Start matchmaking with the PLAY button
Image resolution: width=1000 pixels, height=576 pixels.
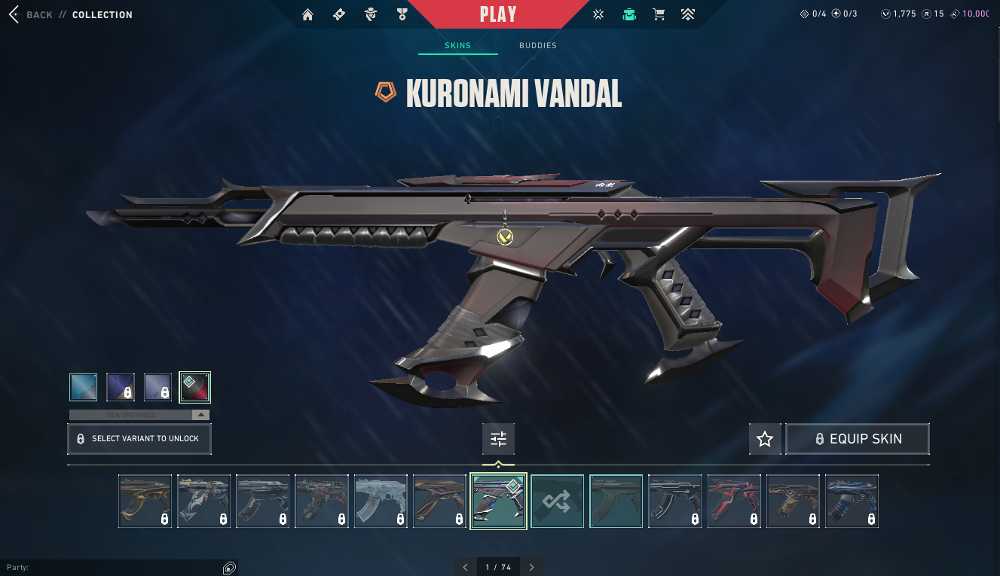coord(498,14)
